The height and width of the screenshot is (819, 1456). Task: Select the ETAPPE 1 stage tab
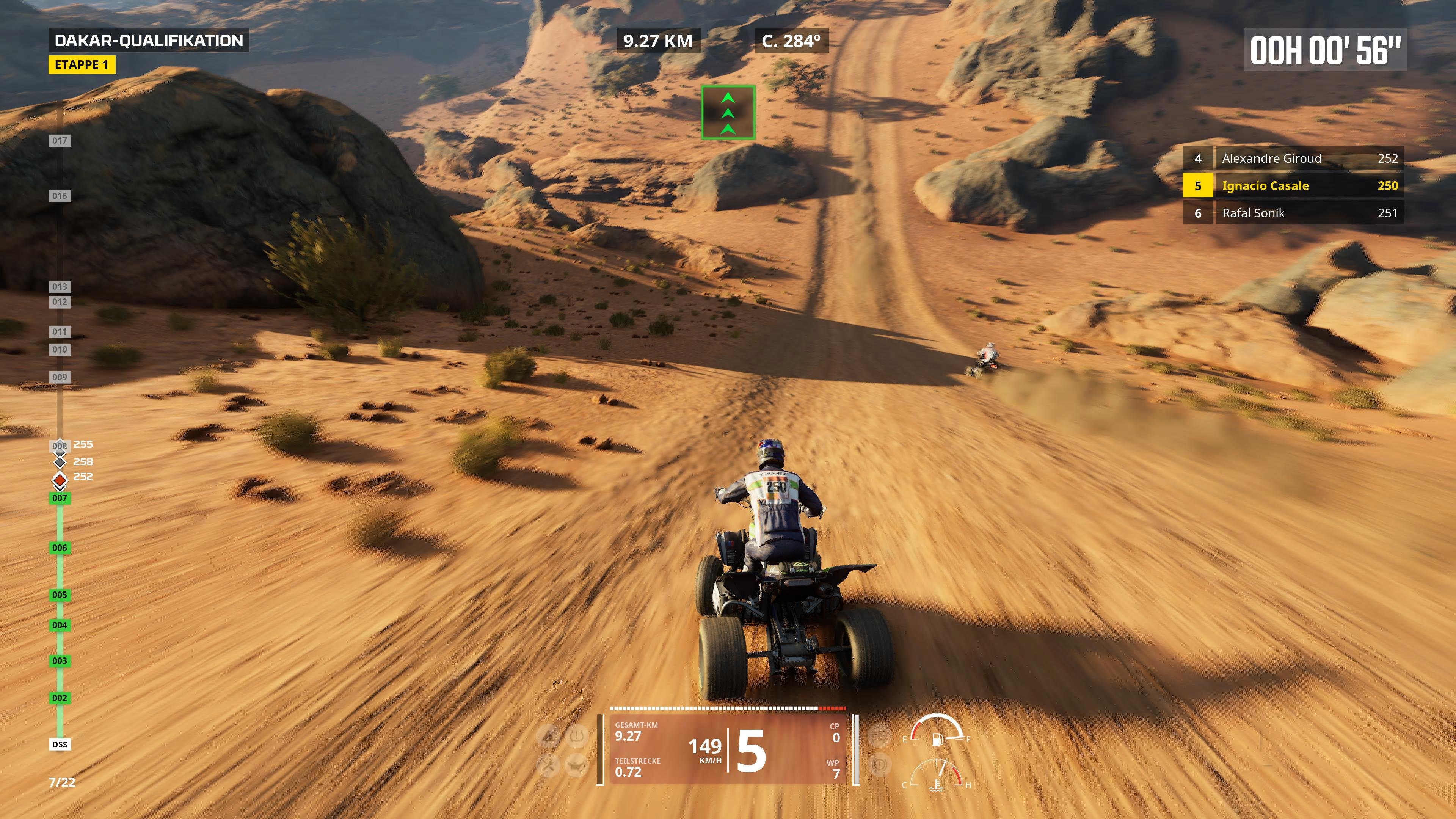tap(82, 65)
